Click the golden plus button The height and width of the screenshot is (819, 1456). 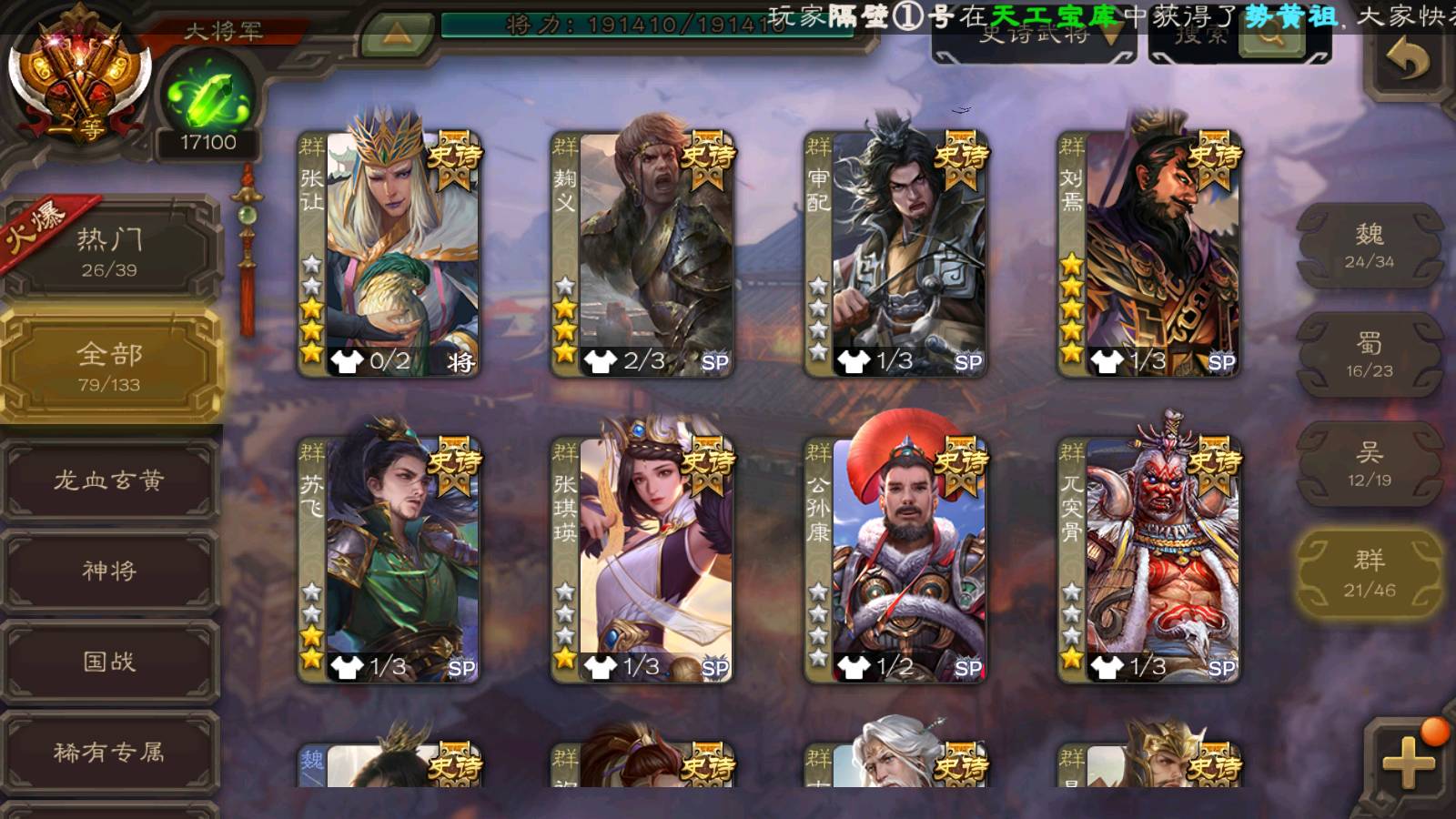[1408, 761]
